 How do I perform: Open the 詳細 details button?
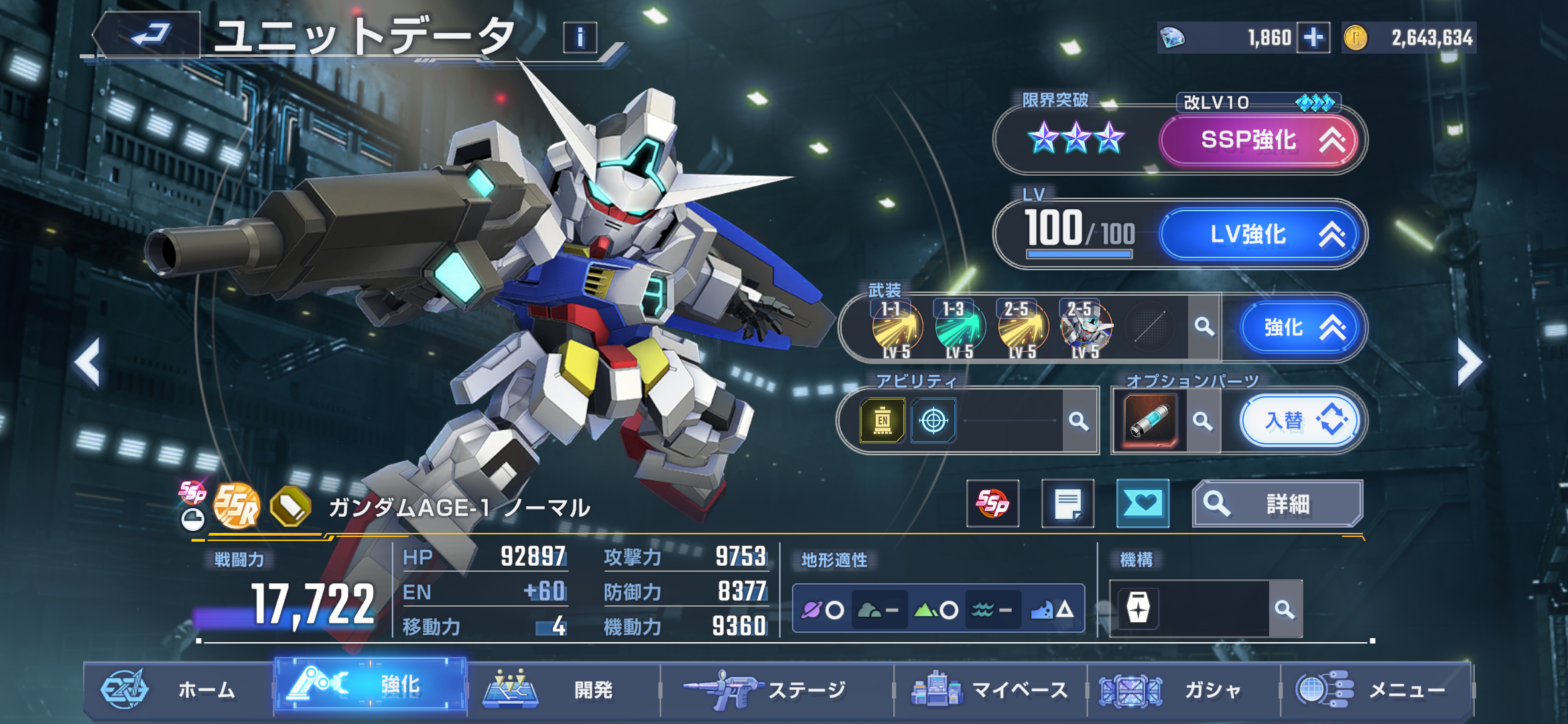[x=1277, y=503]
